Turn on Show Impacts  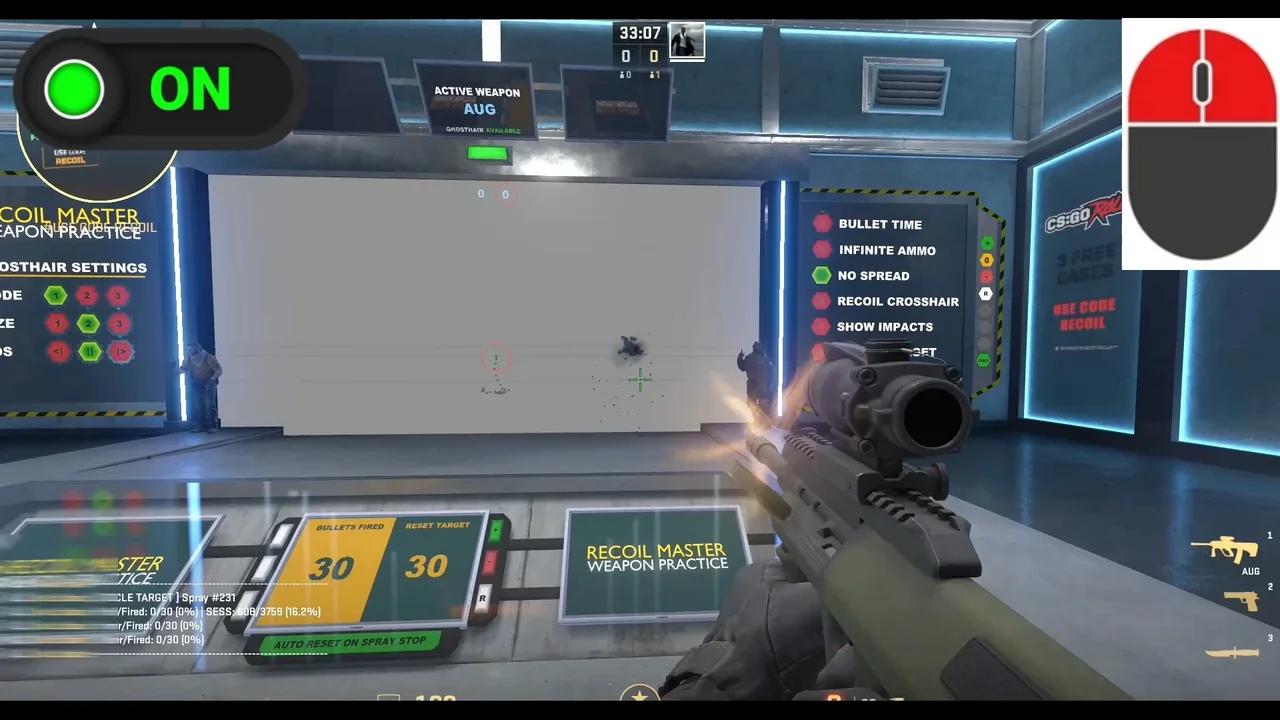(822, 326)
